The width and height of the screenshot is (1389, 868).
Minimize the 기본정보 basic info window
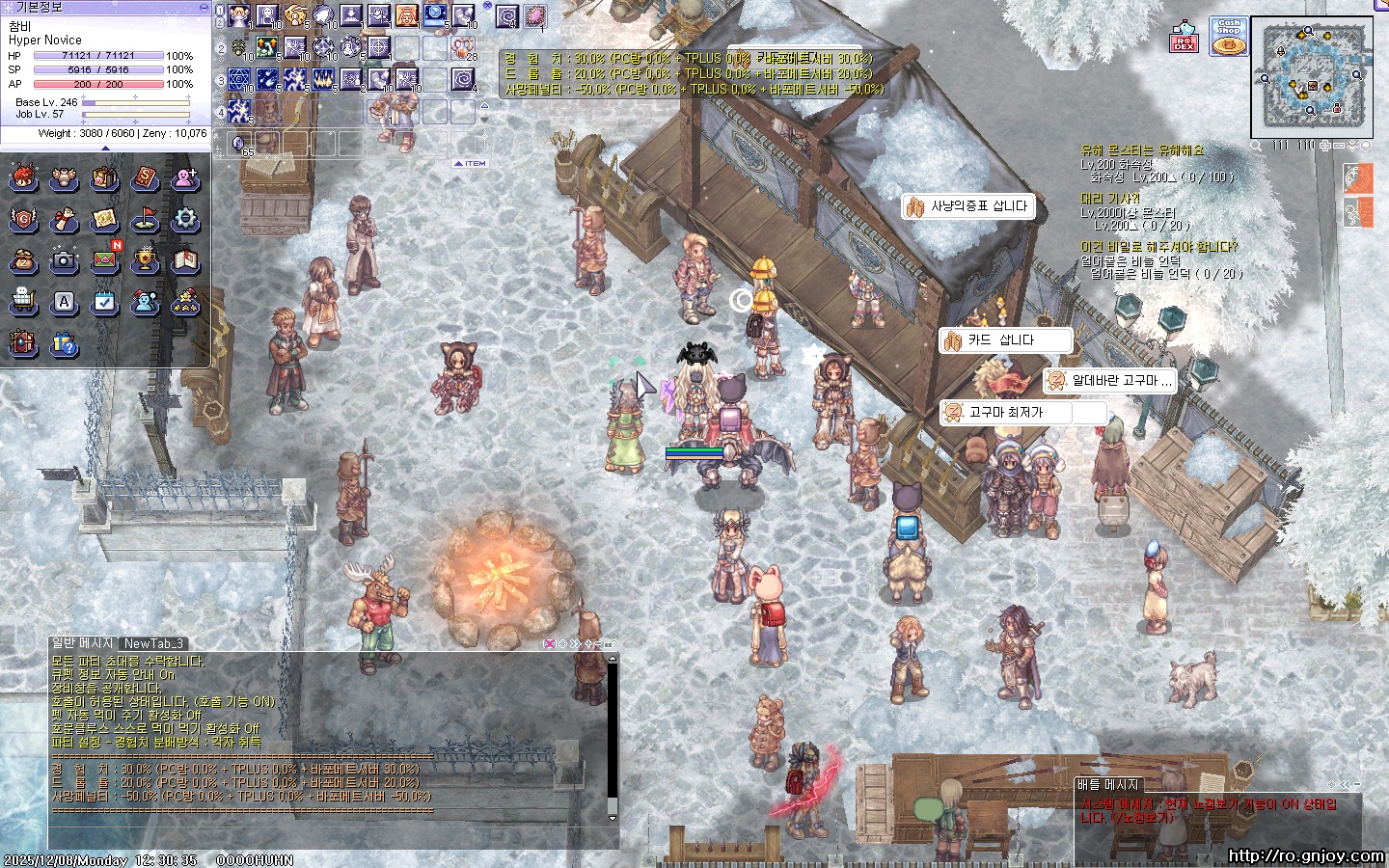point(204,7)
